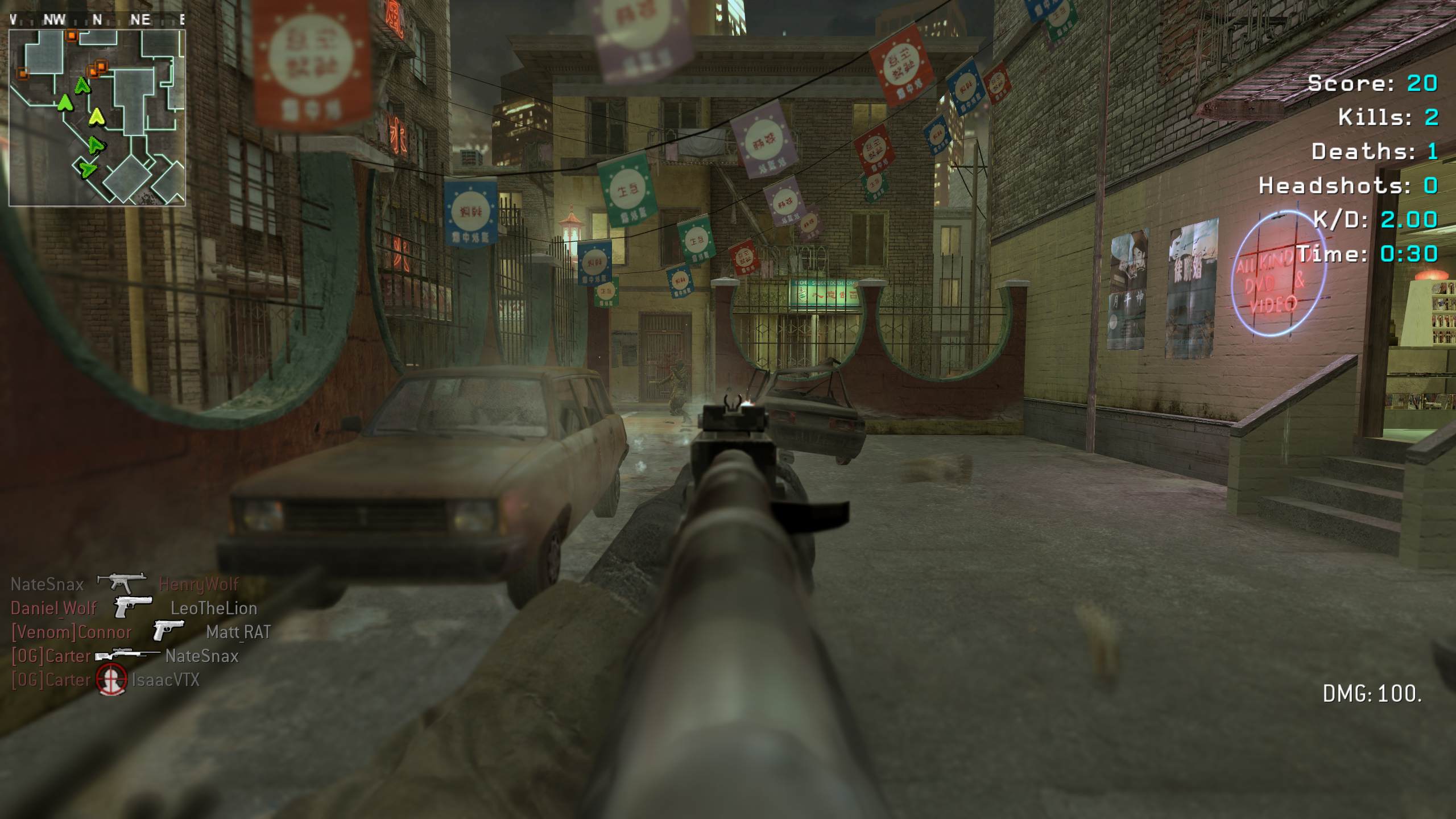This screenshot has width=1456, height=819.
Task: Select IsaacVTX in the kill feed
Action: coord(166,680)
